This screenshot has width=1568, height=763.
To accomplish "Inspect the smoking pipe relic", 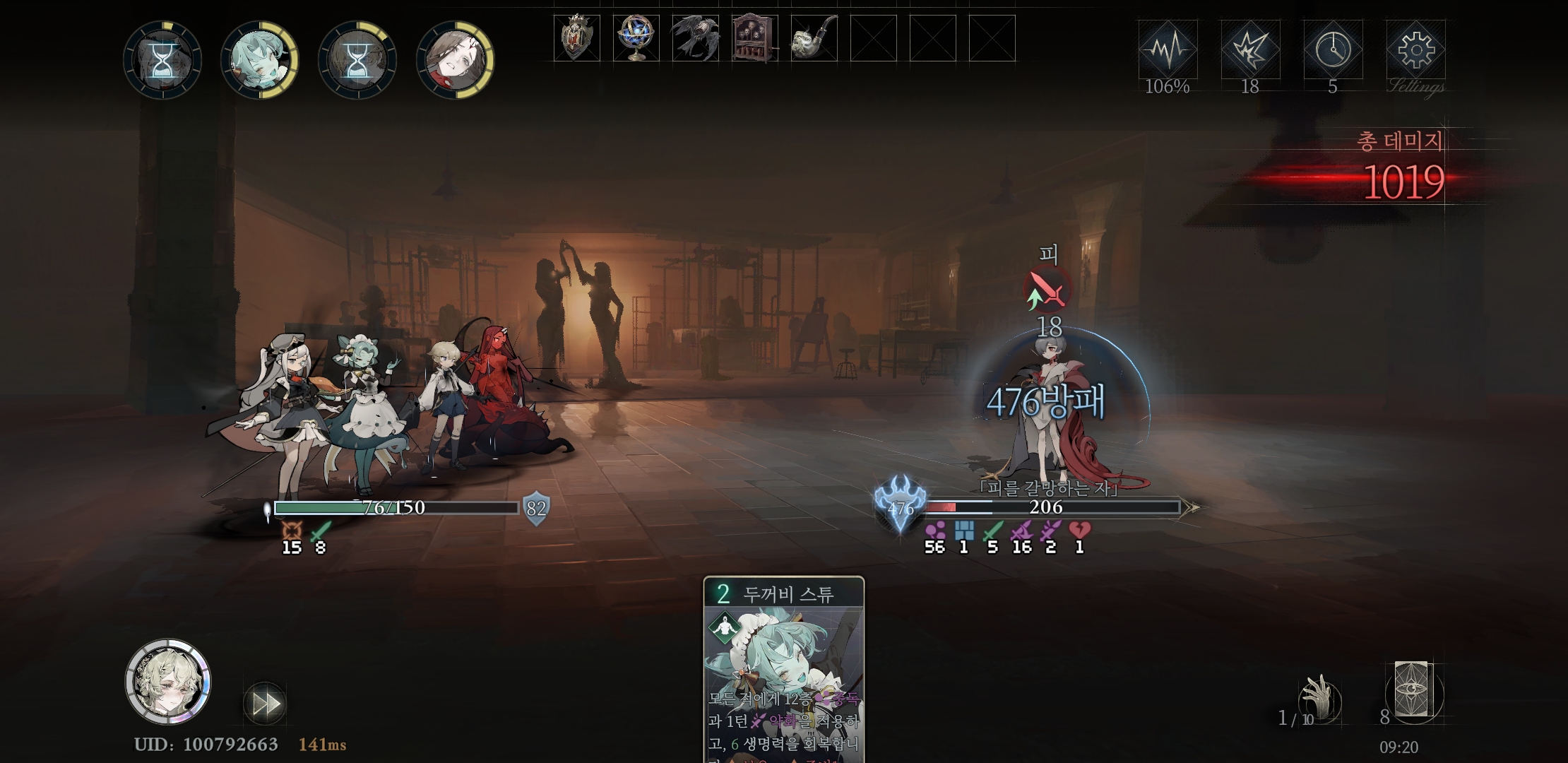I will click(x=814, y=38).
